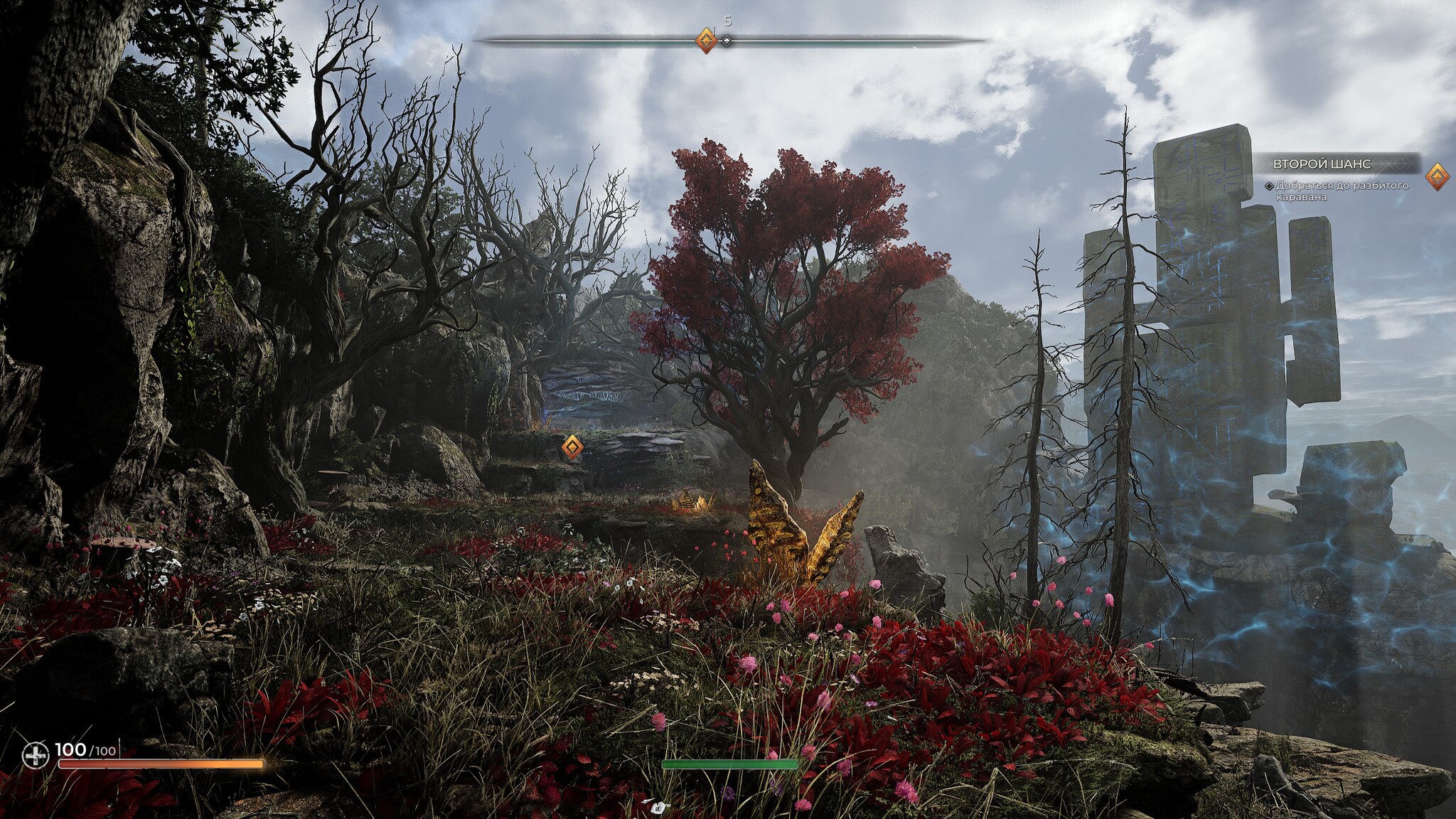Click the orange quest marker on the compass bar
1456x819 pixels.
(705, 41)
